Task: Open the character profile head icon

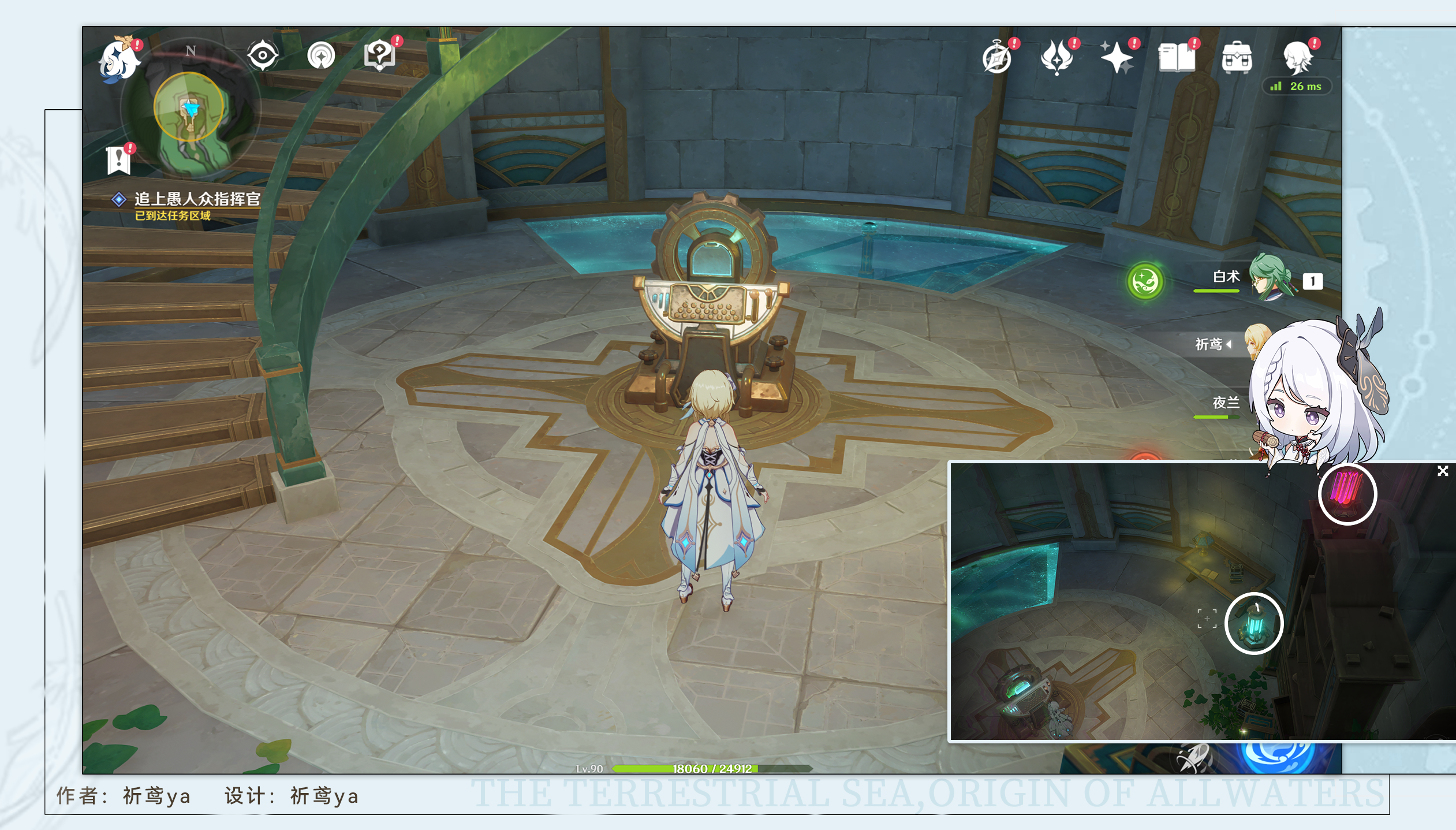Action: click(1297, 58)
